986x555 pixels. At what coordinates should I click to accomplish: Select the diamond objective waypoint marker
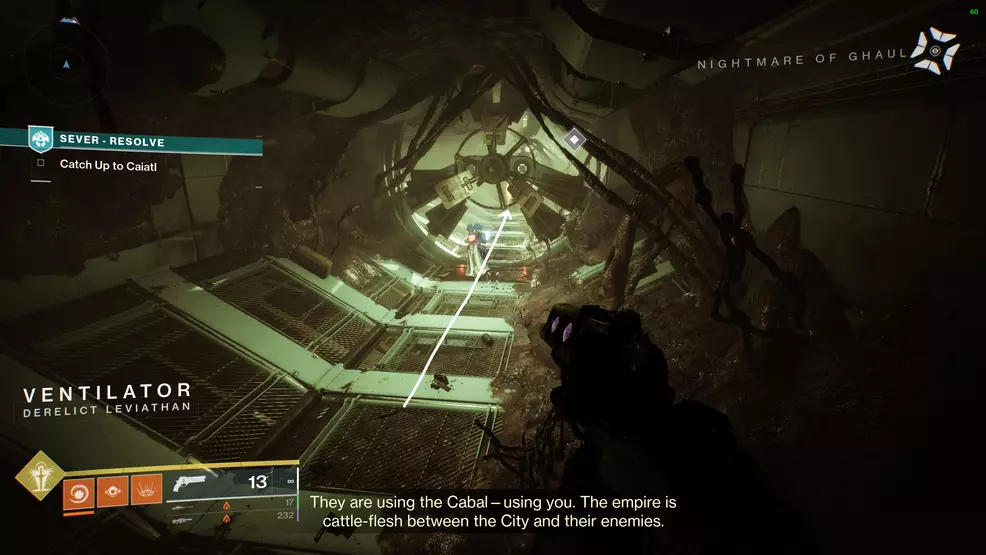pyautogui.click(x=574, y=140)
